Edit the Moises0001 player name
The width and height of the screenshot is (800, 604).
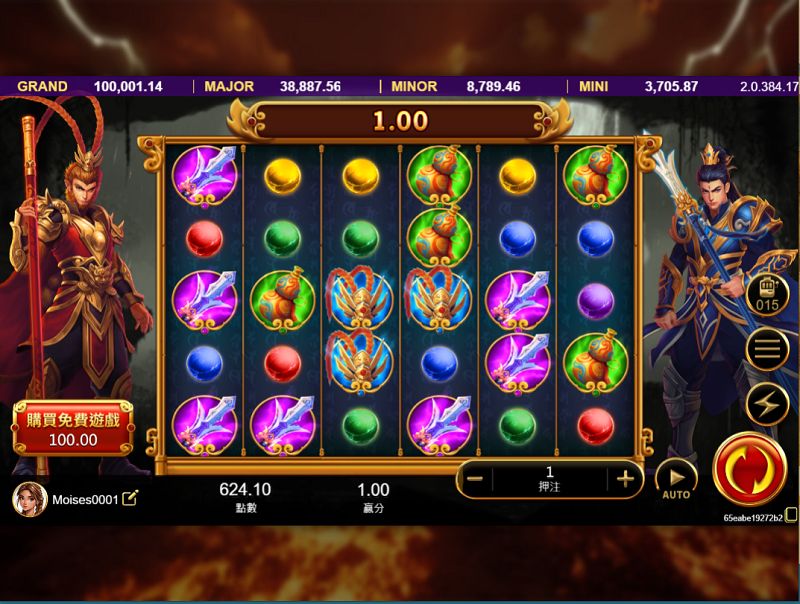point(130,498)
